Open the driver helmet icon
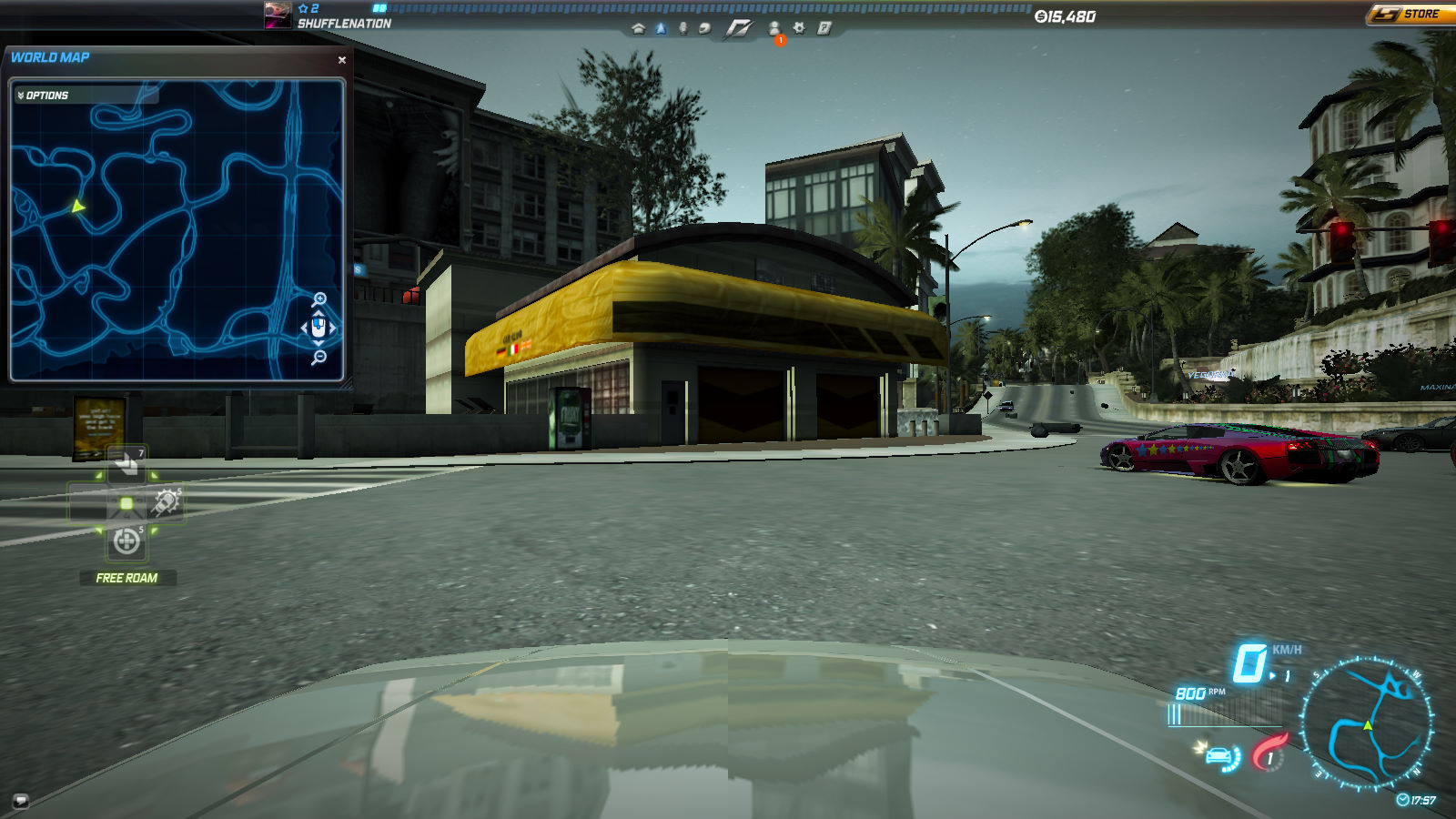 [x=704, y=28]
